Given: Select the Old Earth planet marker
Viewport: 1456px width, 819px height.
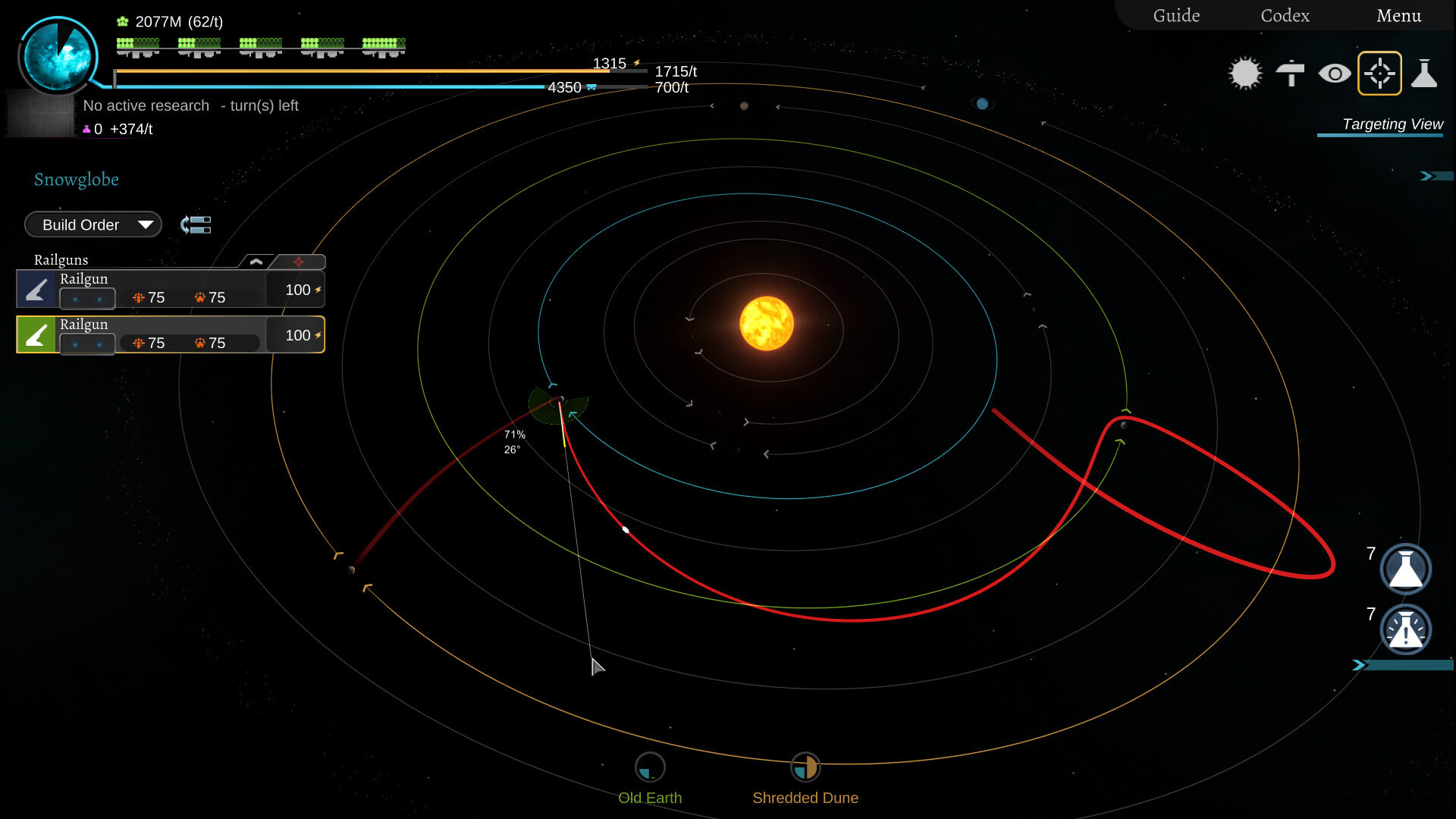Looking at the screenshot, I should point(650,768).
